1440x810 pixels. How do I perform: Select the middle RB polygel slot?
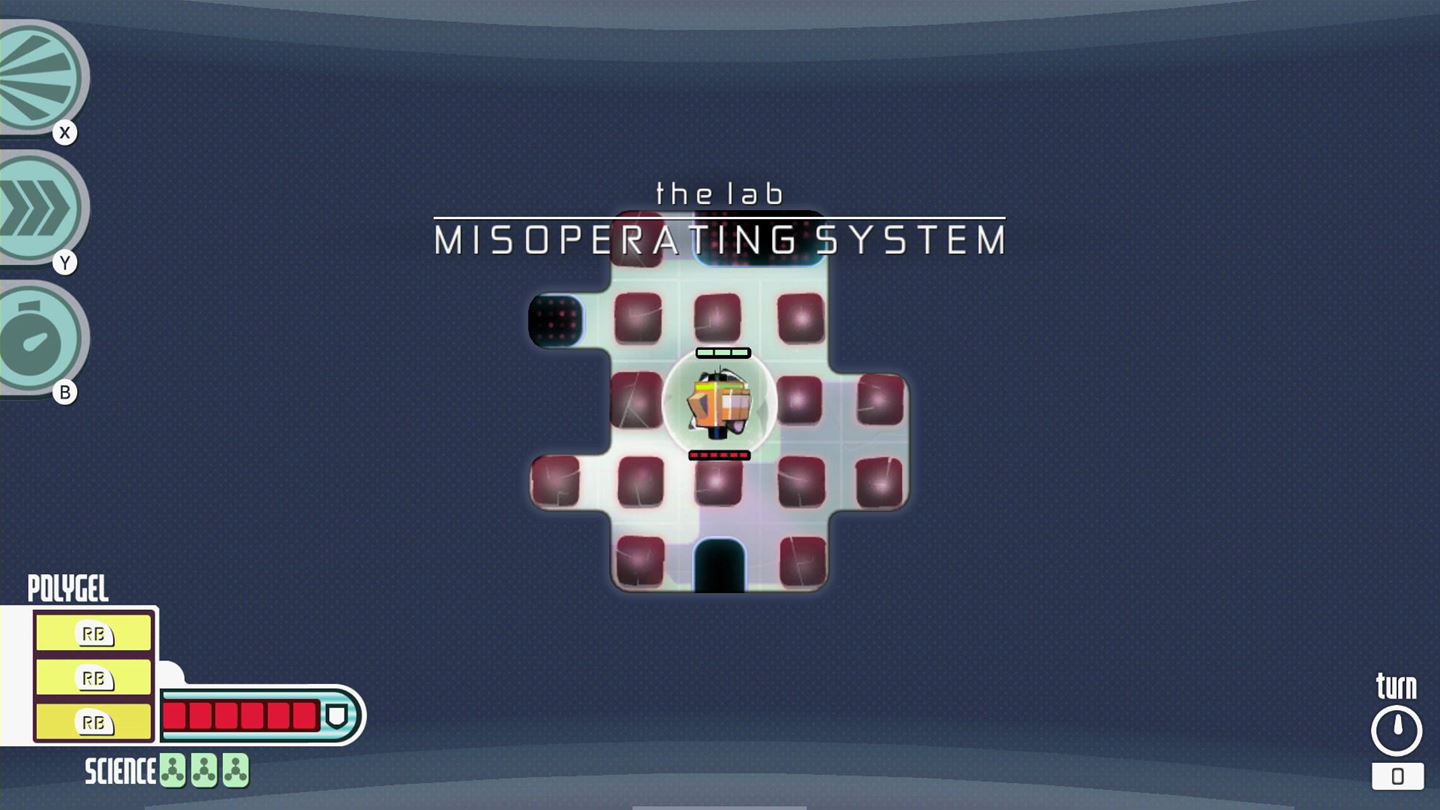click(94, 677)
